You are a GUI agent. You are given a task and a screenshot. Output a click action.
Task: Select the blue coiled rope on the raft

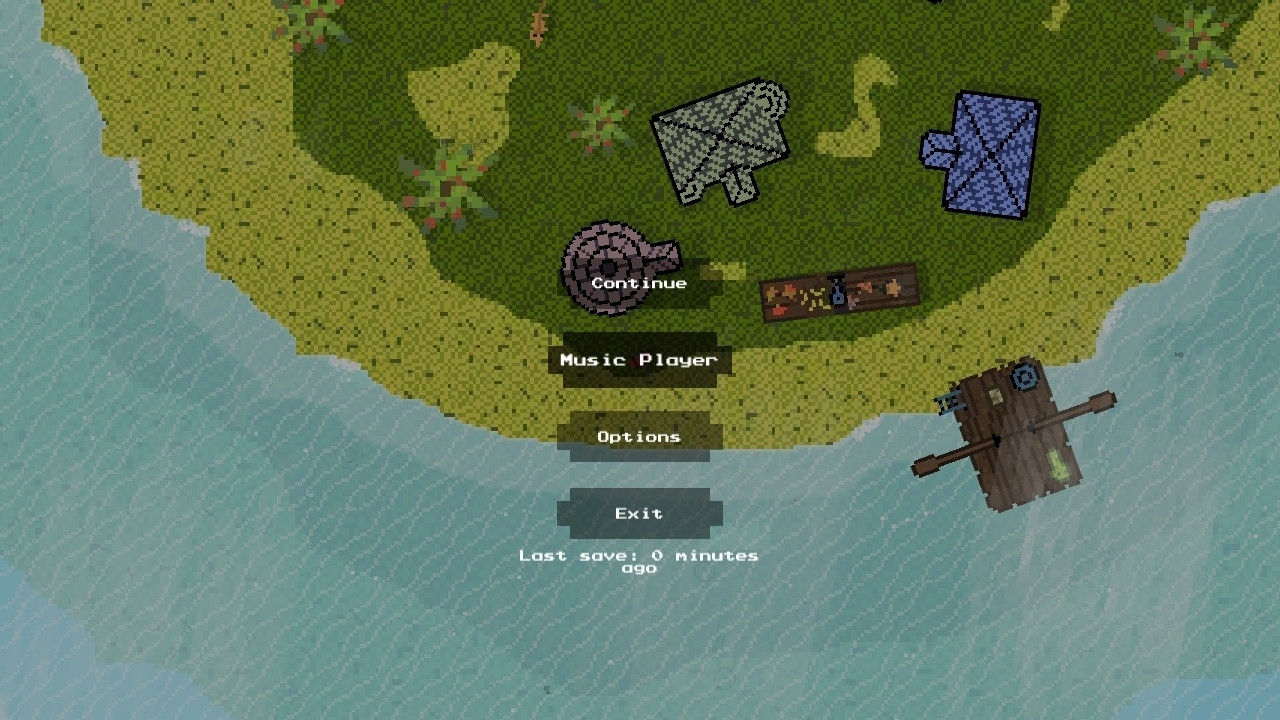(x=1023, y=377)
